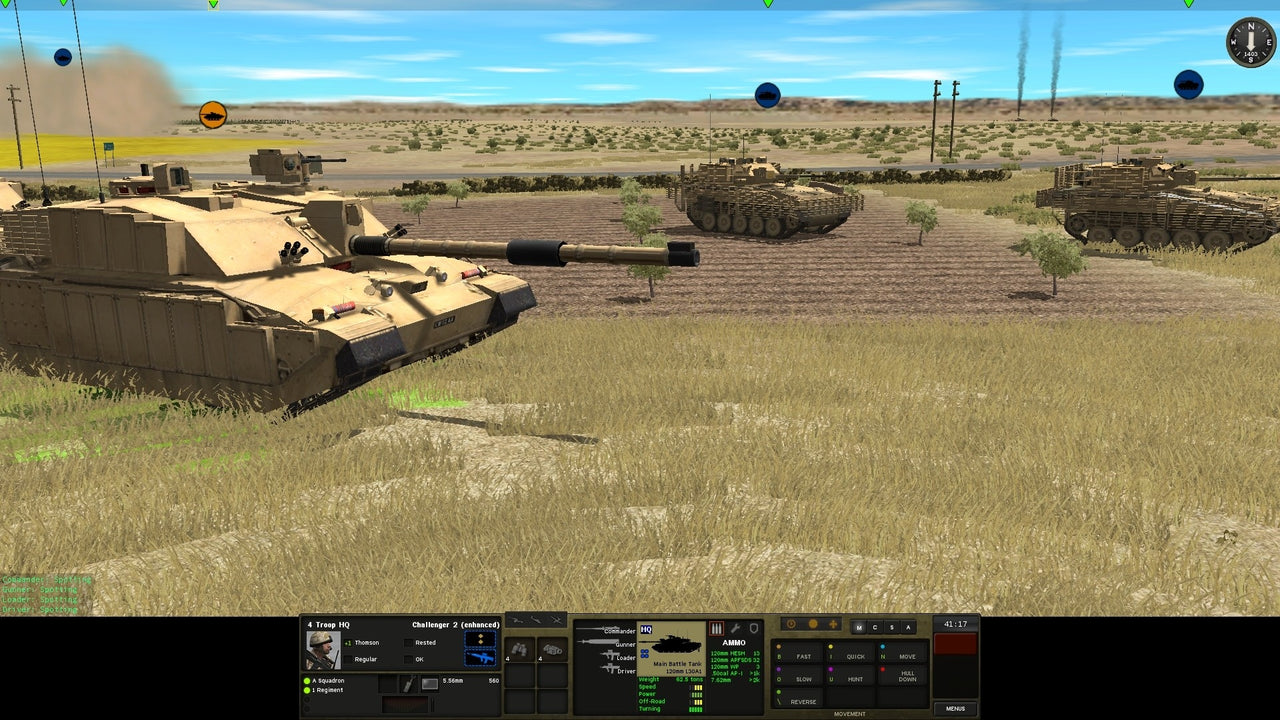Select the binoculars equipment slot
1280x720 pixels.
(521, 650)
